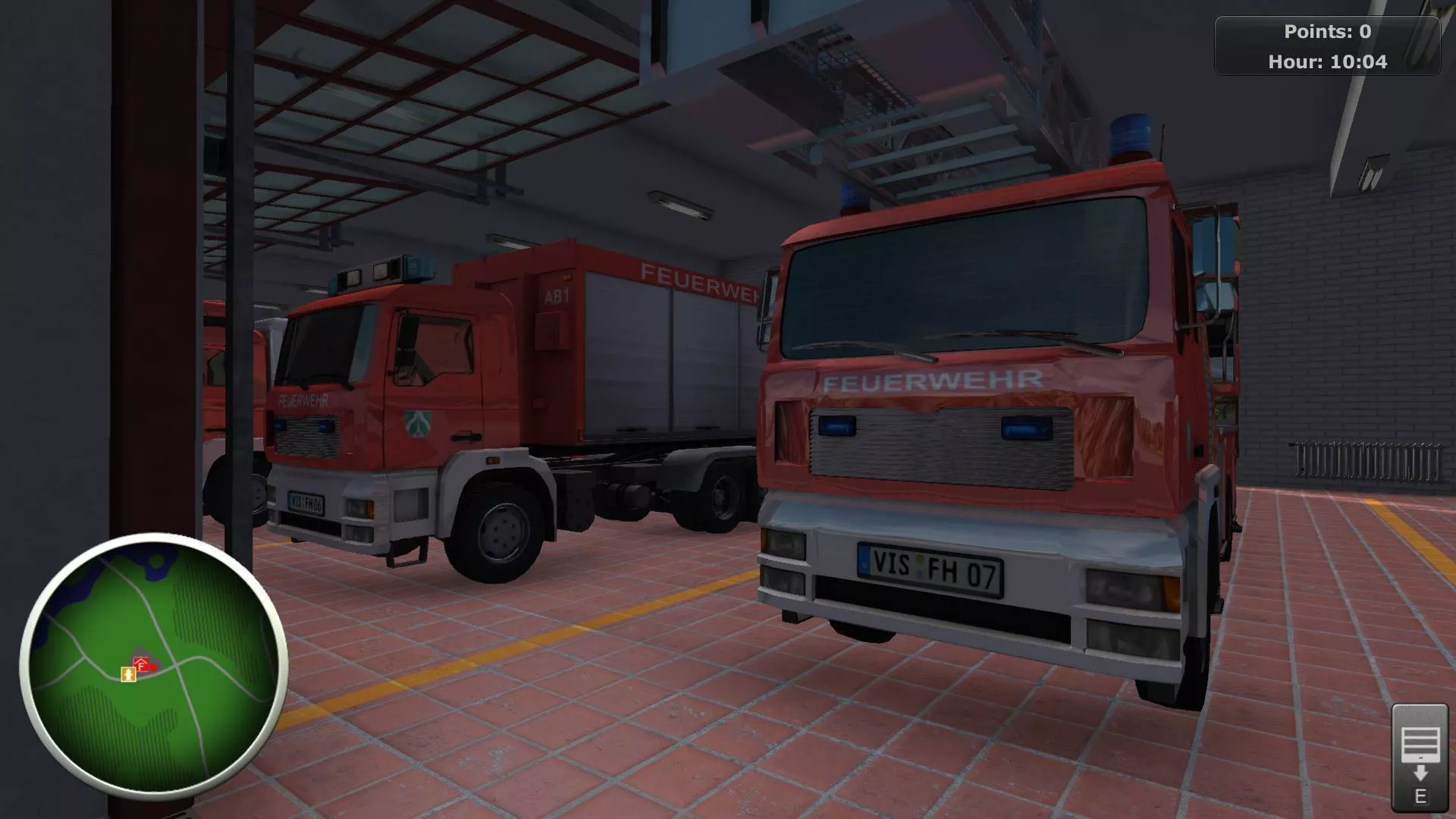Click the downward arrow on the gate prompt
Image resolution: width=1456 pixels, height=819 pixels.
1420,773
